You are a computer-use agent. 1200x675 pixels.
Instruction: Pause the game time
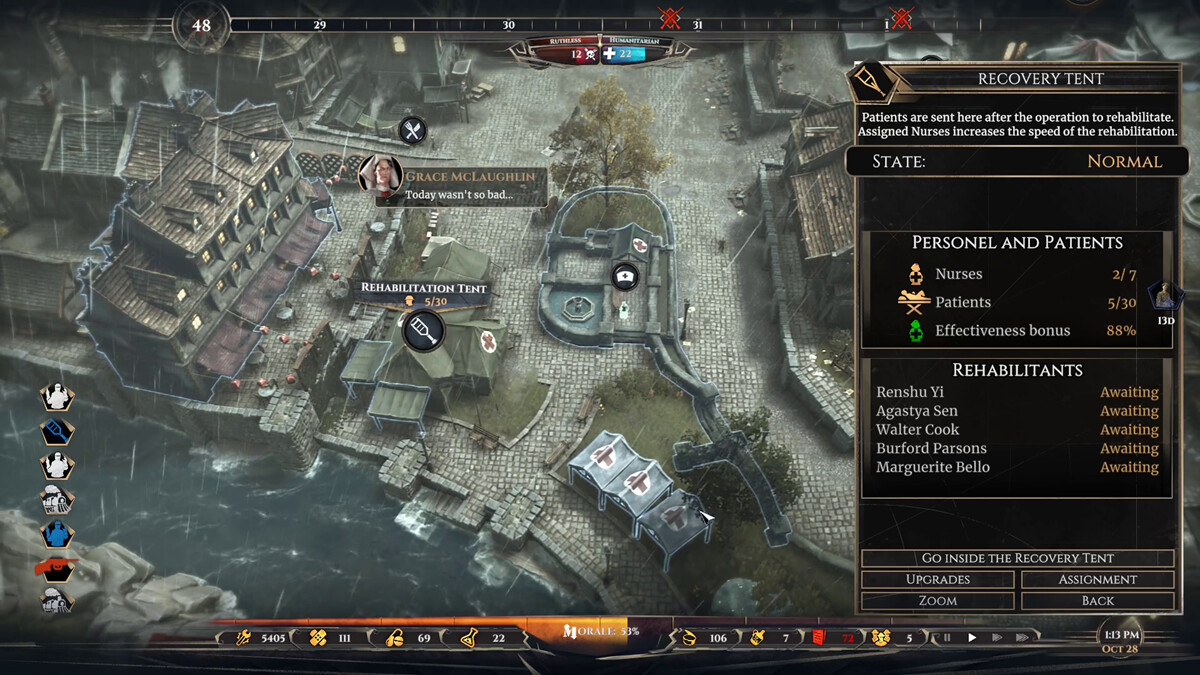click(x=947, y=637)
